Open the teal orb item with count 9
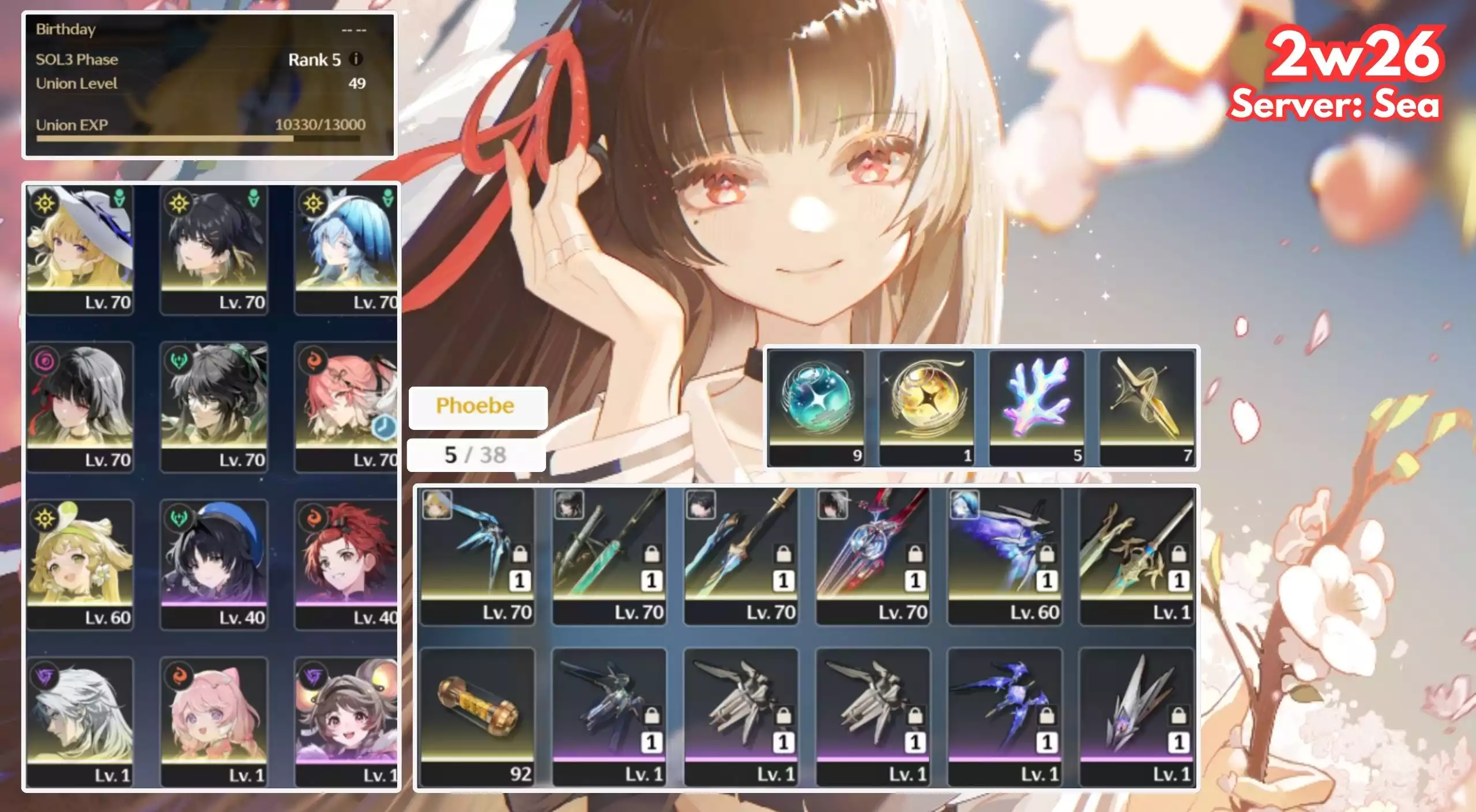This screenshot has width=1476, height=812. 816,407
